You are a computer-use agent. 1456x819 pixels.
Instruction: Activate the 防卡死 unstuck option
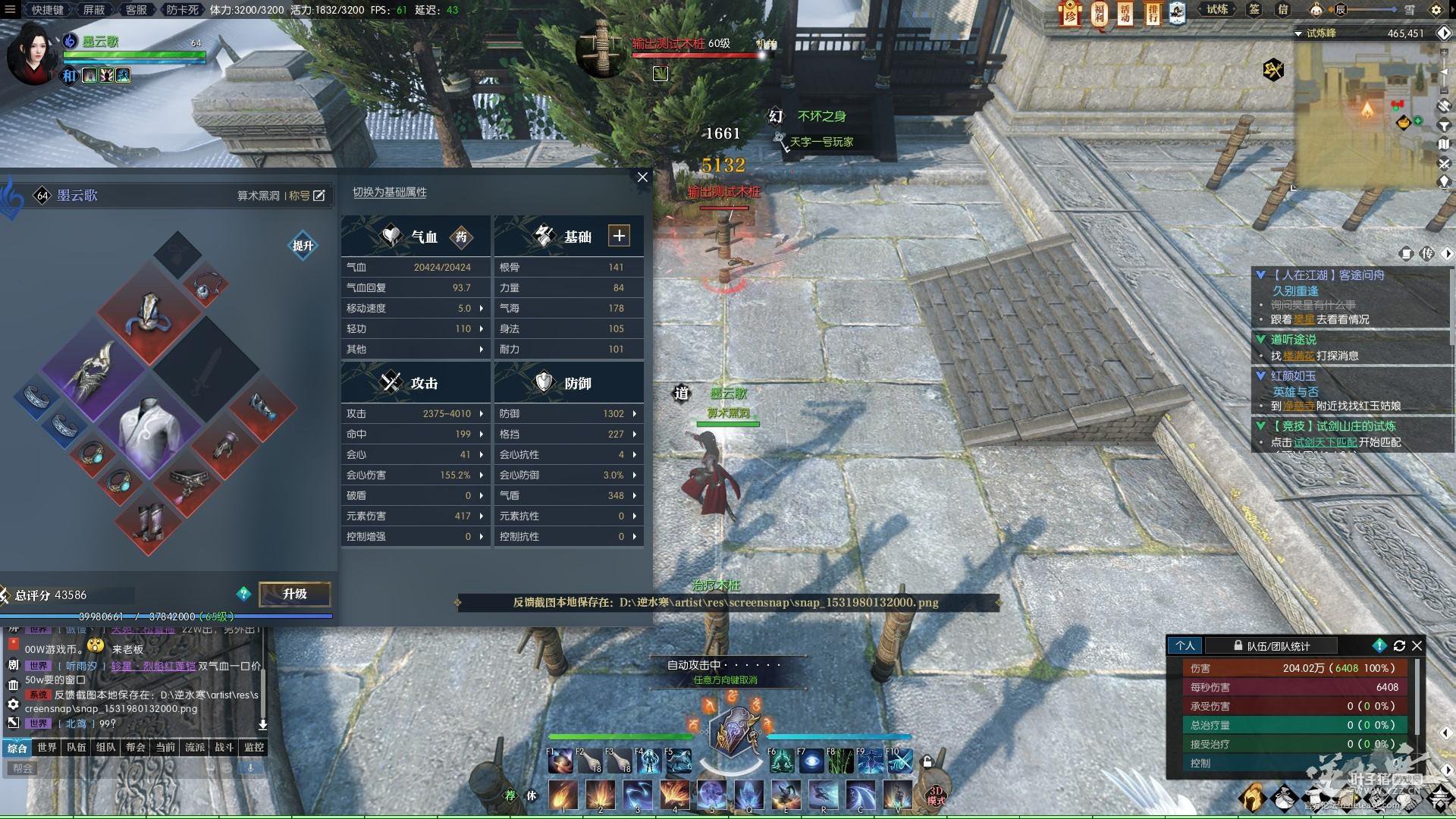[182, 10]
